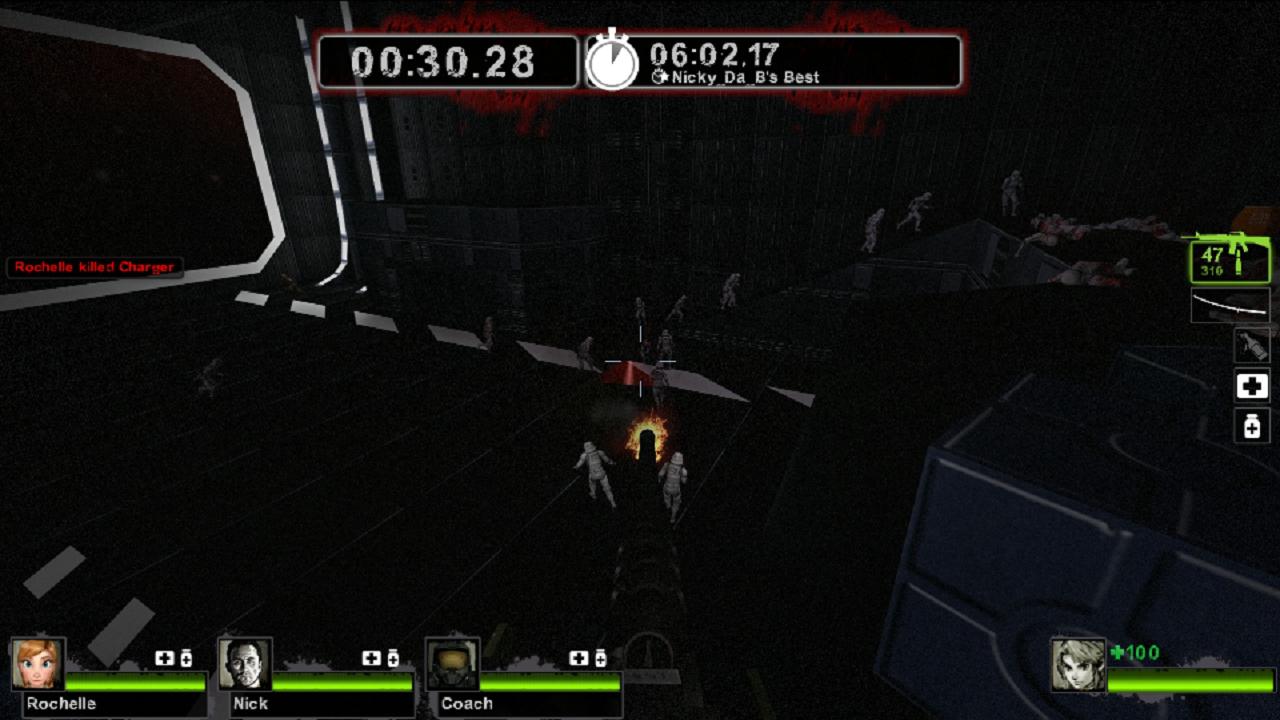Switch to the katana melee slot
This screenshot has width=1280, height=720.
(1230, 306)
